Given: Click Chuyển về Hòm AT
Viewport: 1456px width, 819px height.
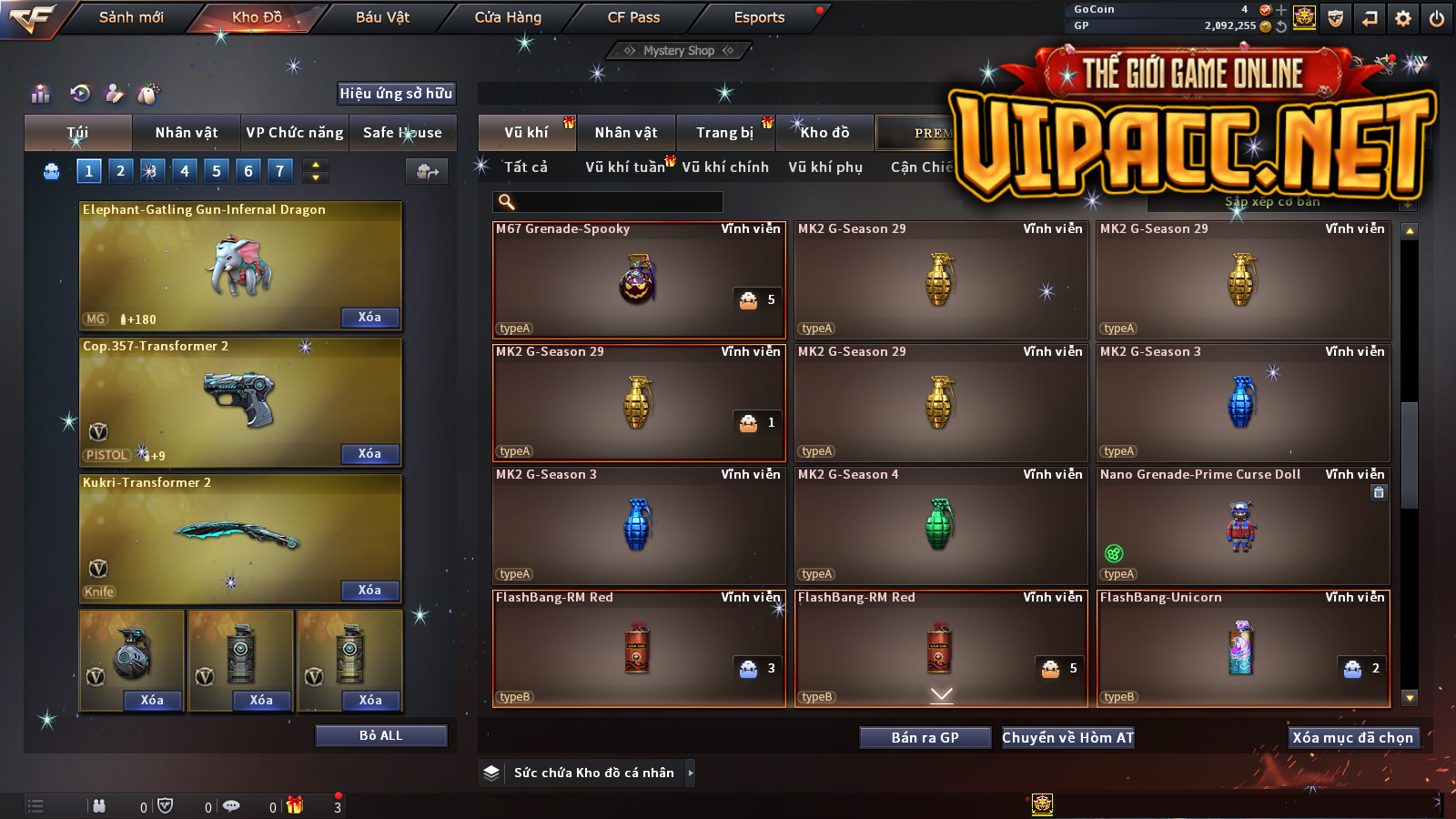Looking at the screenshot, I should coord(1068,737).
